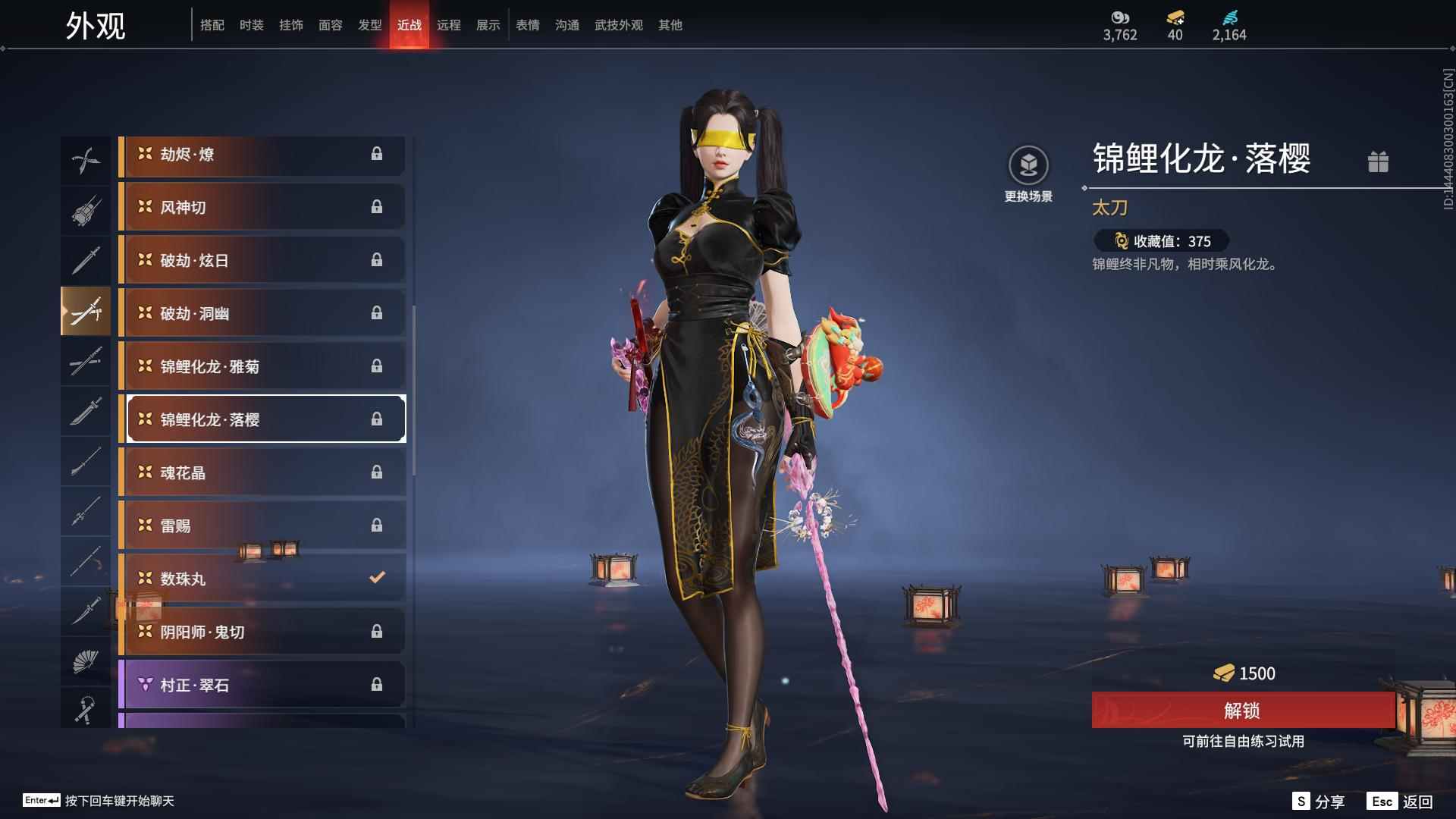
Task: Click the round coin icon showing 3,762
Action: click(x=1119, y=17)
